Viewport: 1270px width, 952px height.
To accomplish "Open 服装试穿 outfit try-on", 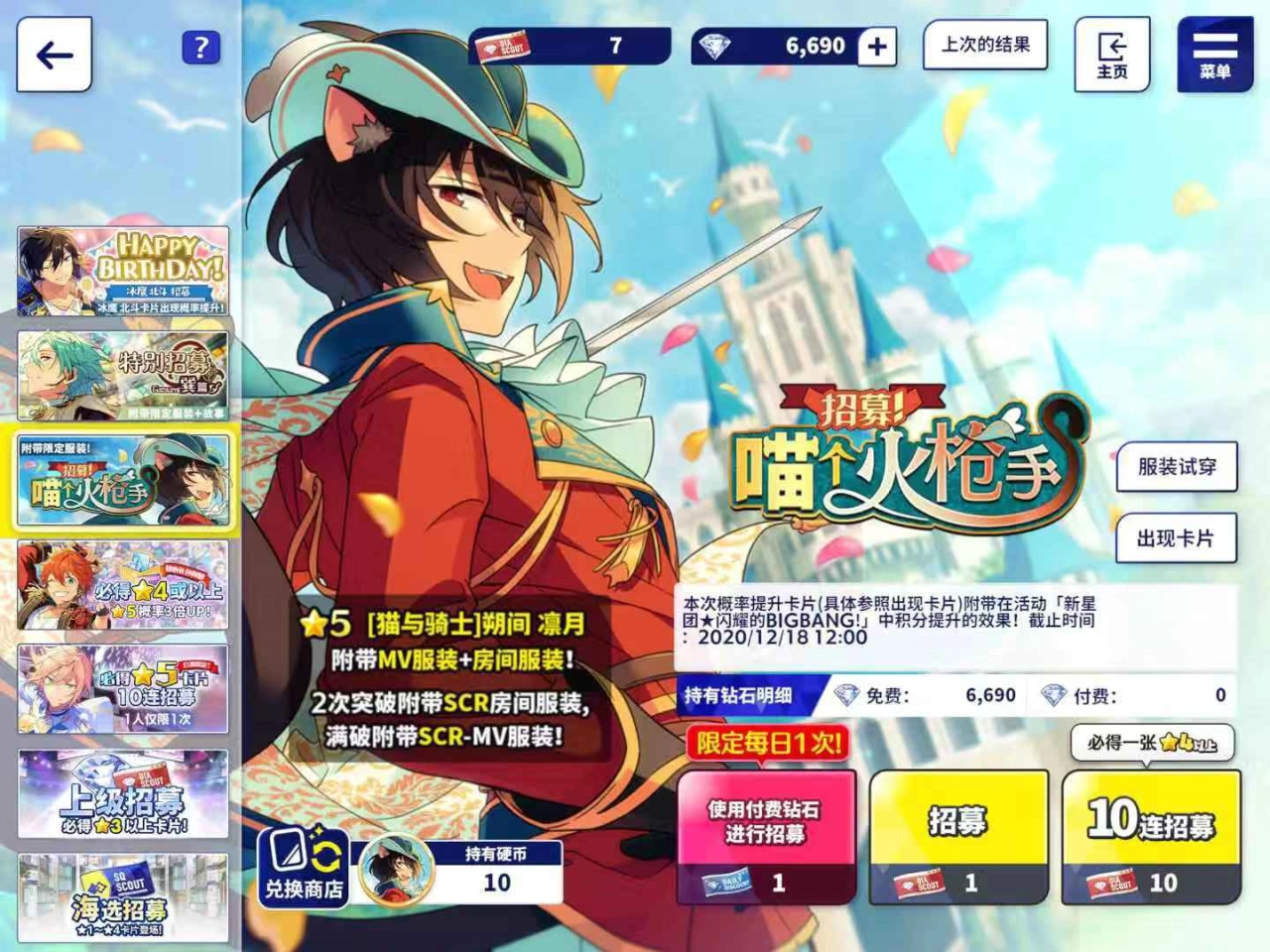I will (1178, 468).
